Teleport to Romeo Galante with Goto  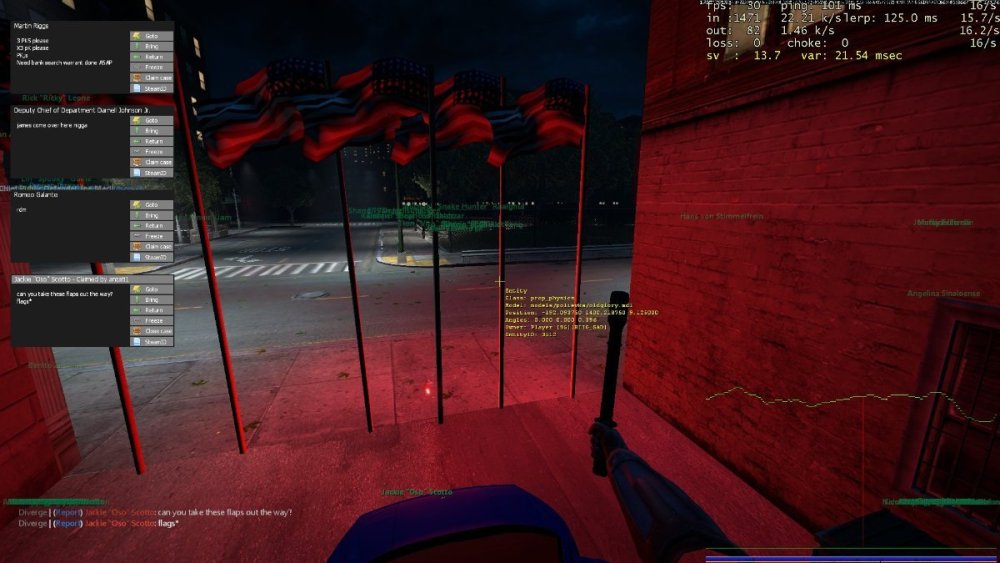(x=151, y=205)
